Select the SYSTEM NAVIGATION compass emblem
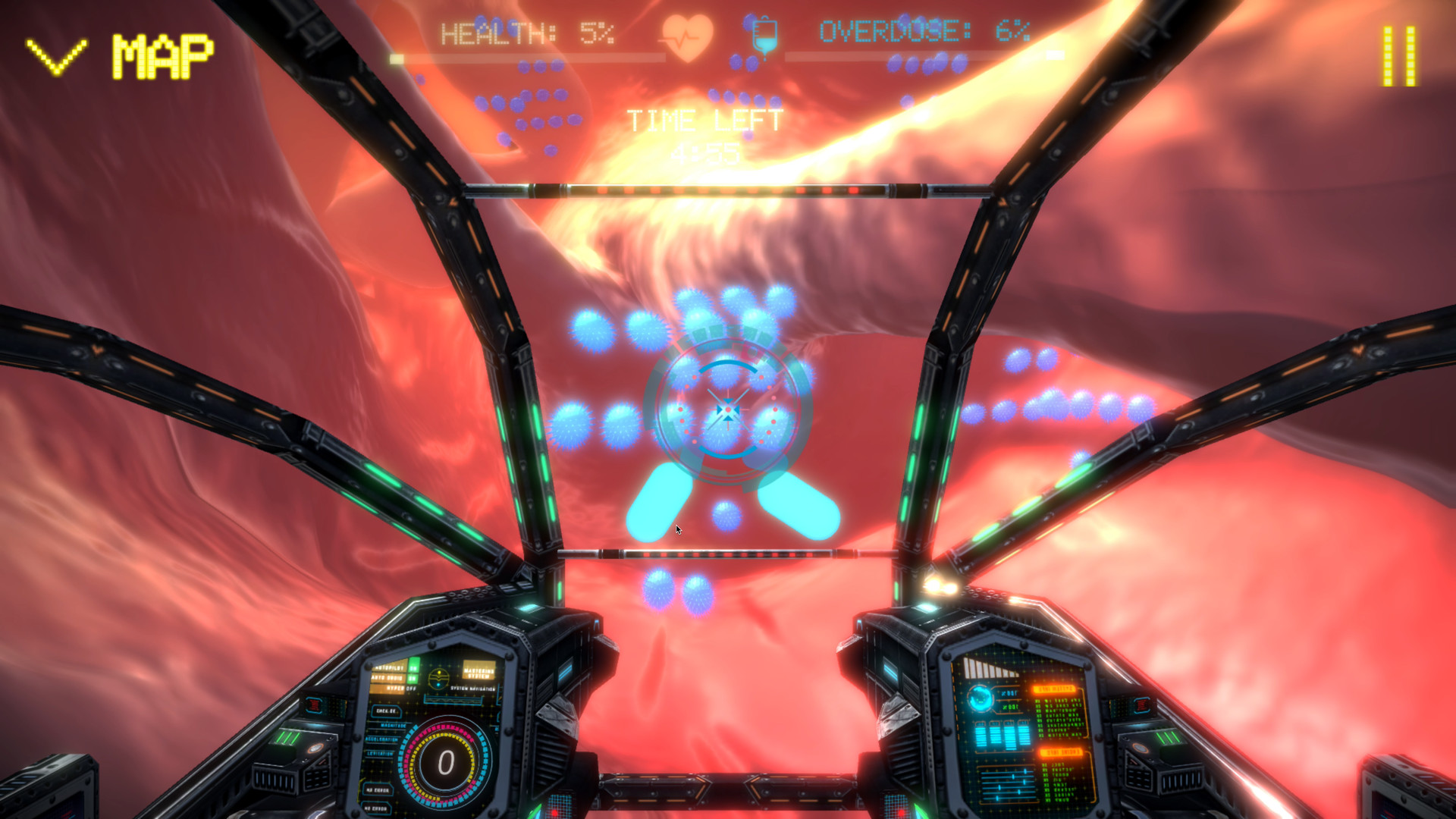 click(x=438, y=679)
